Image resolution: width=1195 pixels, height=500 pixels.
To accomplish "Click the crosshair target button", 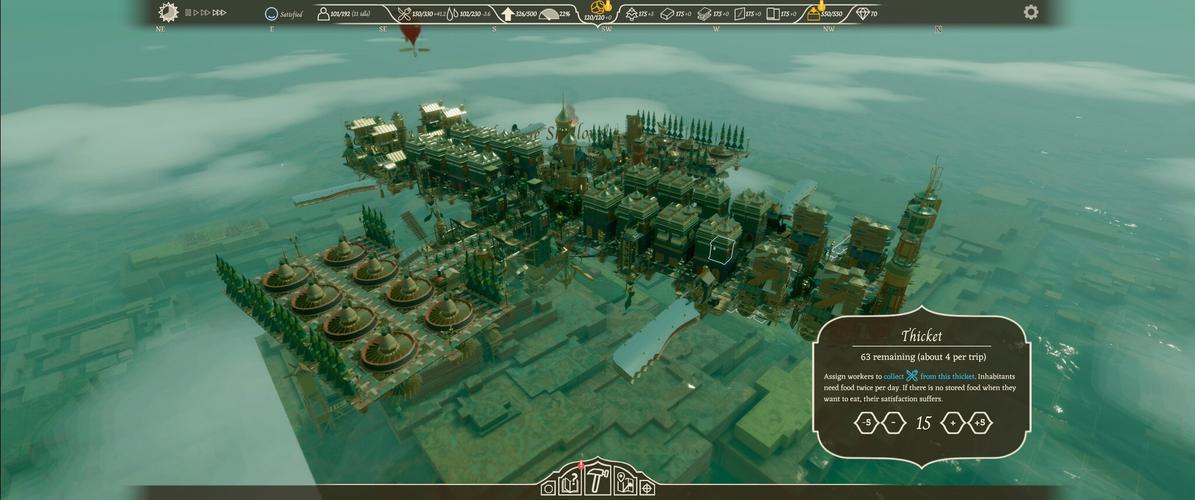I will click(x=647, y=488).
